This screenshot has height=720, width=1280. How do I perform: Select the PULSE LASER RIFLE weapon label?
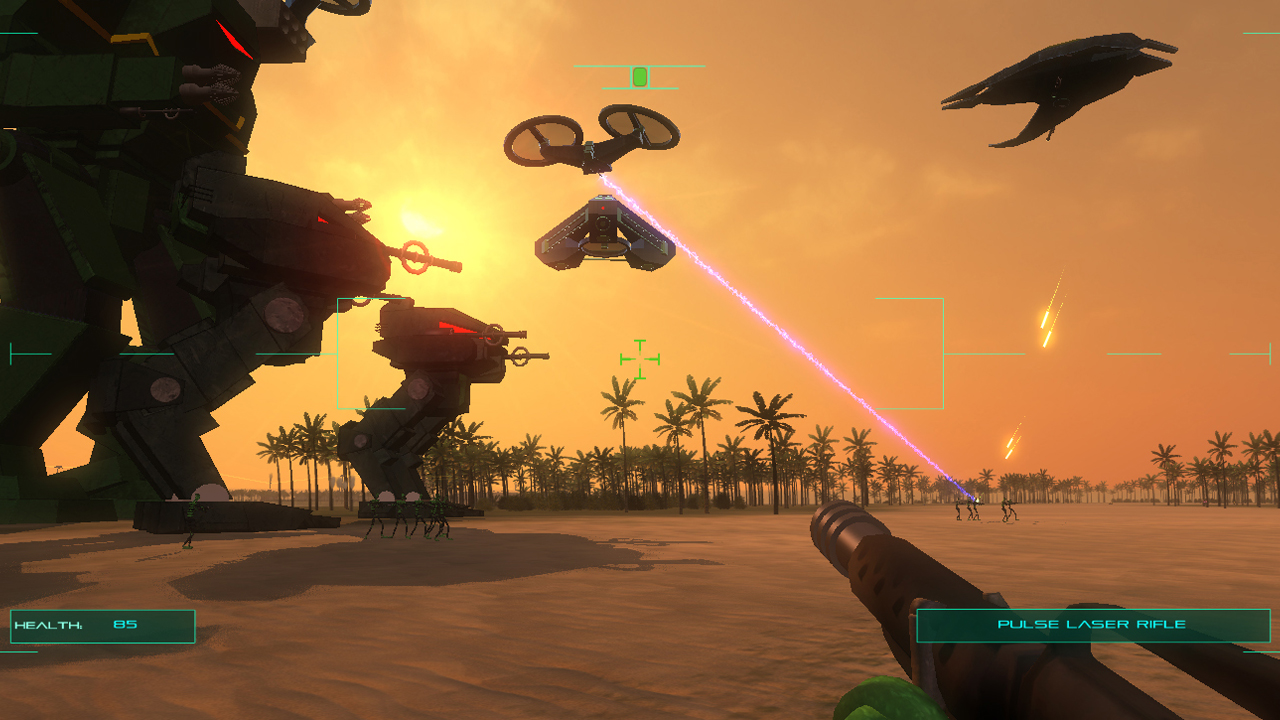[1093, 624]
